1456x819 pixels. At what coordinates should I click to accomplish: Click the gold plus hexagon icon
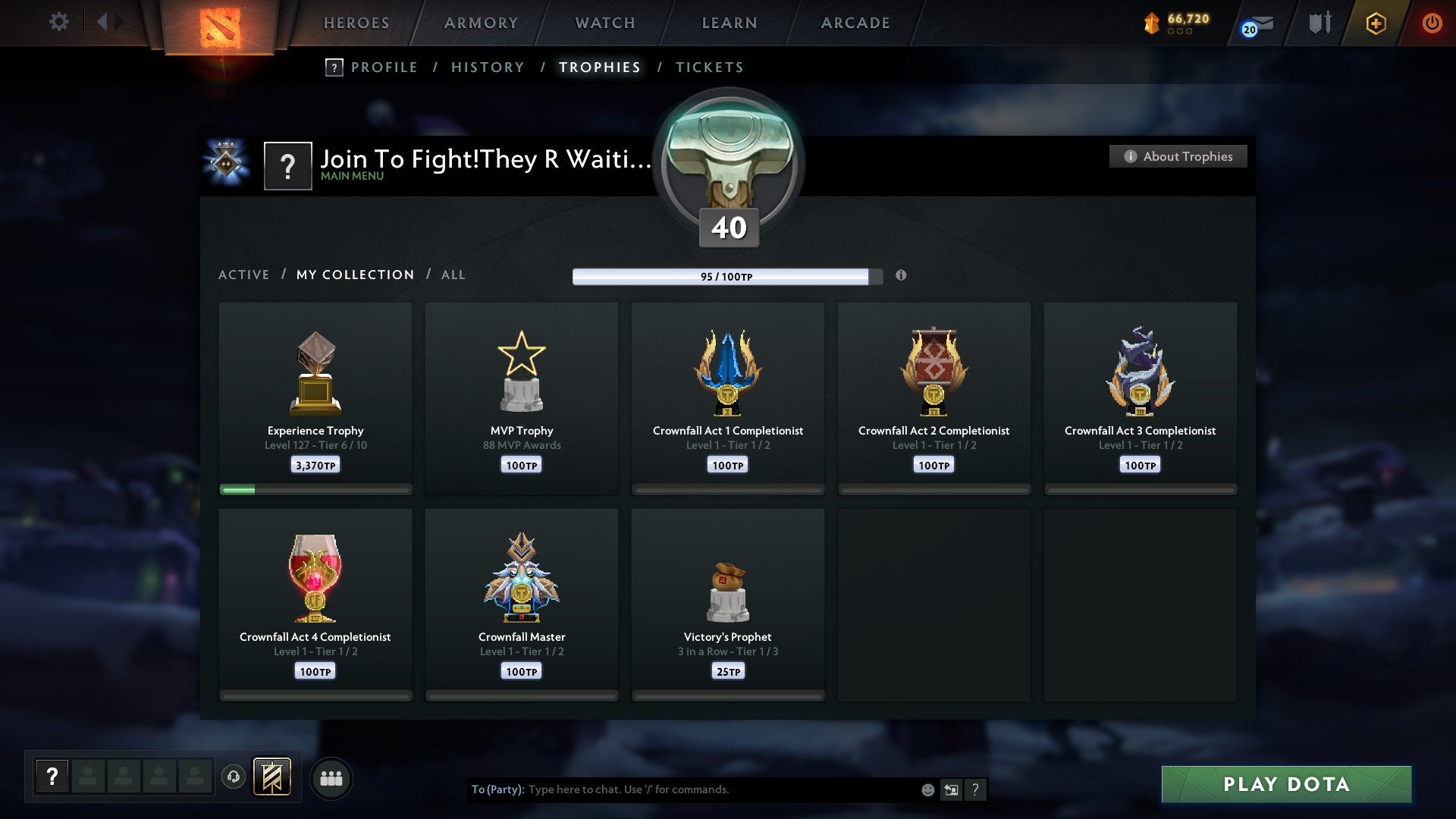pos(1375,23)
